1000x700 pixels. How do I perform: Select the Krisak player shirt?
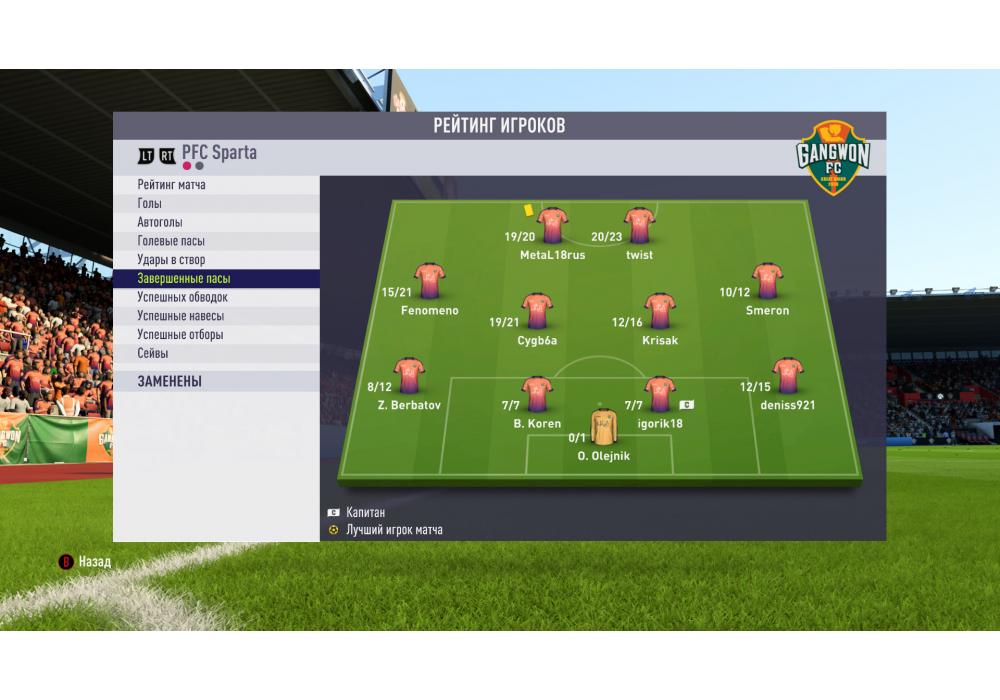coord(660,312)
